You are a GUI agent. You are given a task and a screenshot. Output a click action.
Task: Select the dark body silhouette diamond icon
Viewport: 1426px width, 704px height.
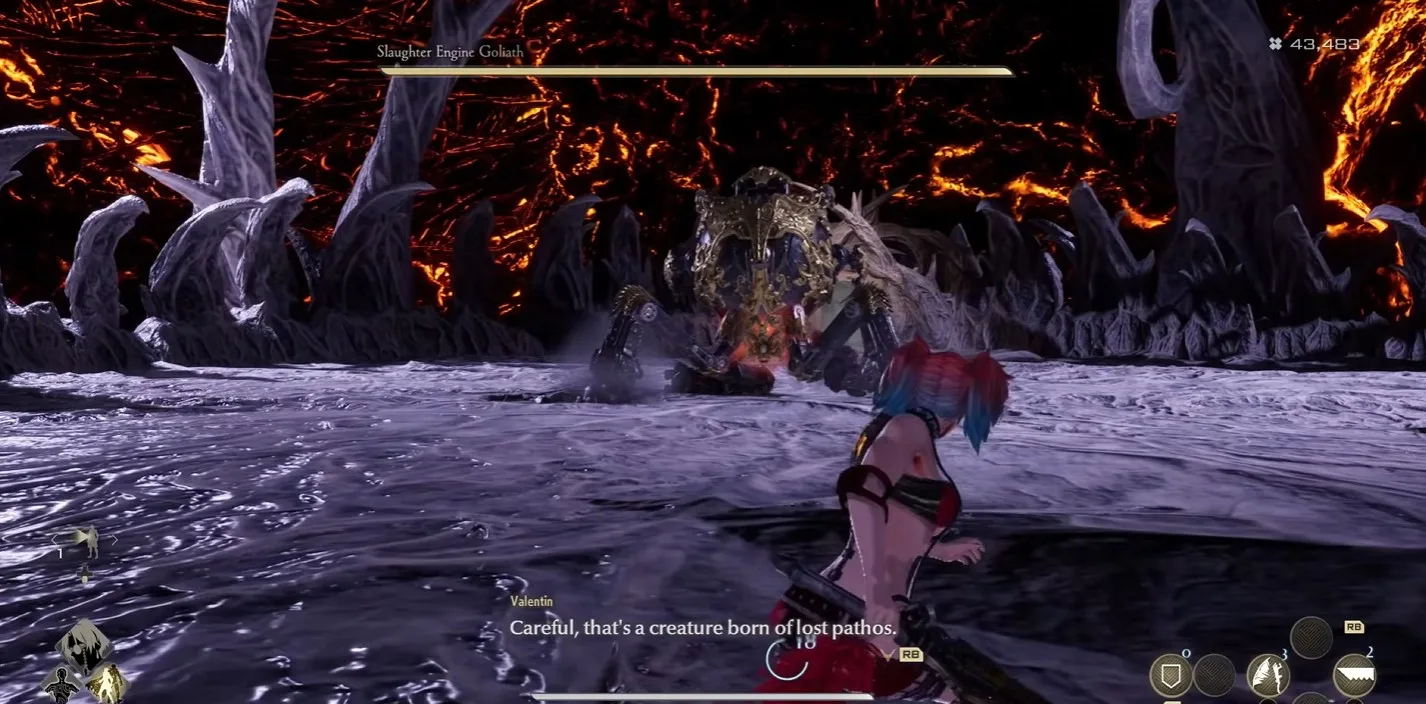[60, 685]
